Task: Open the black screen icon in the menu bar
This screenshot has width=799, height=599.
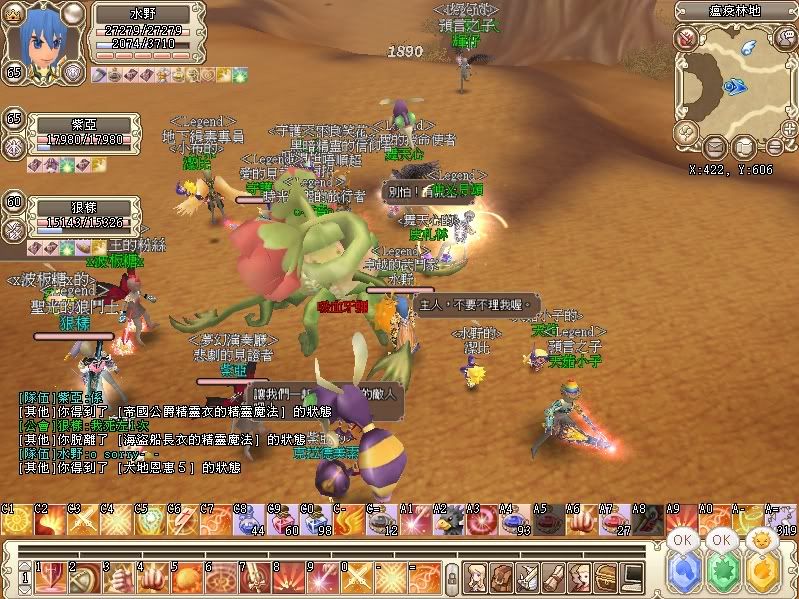Action: (632, 576)
